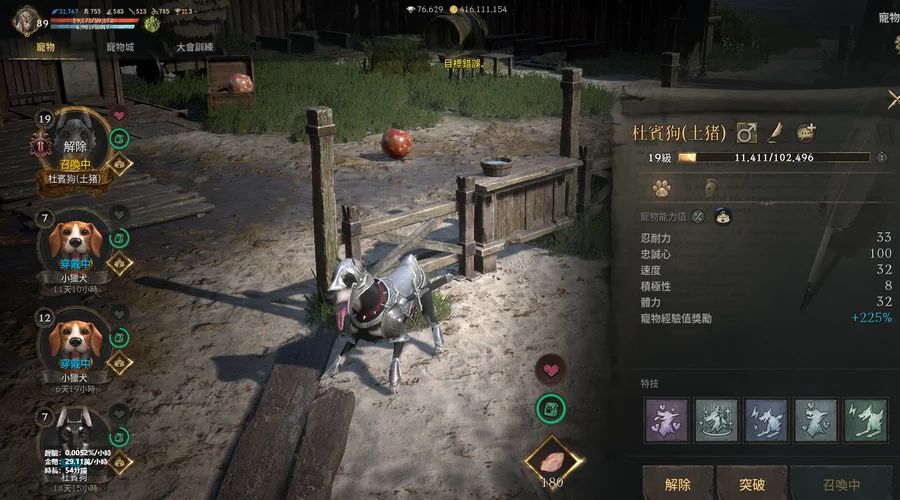
Task: Click the male gender symbol icon
Action: click(745, 132)
